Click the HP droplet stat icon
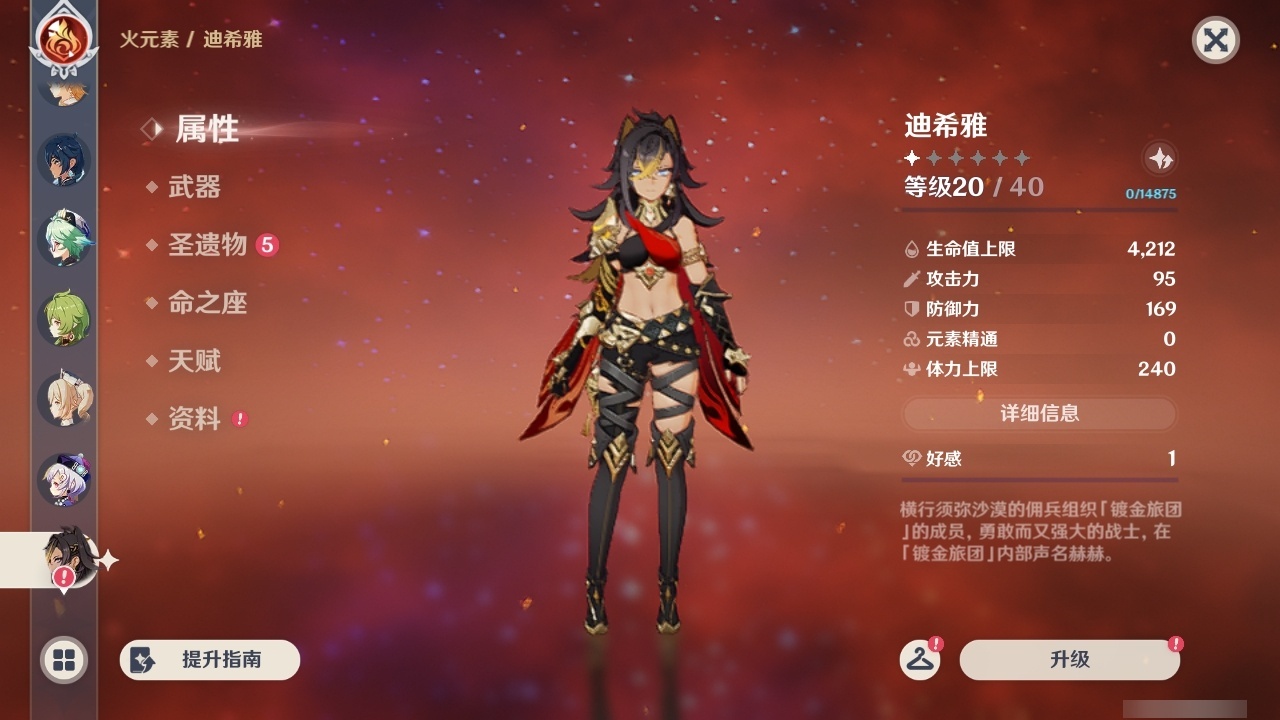Viewport: 1280px width, 720px height. (x=912, y=250)
